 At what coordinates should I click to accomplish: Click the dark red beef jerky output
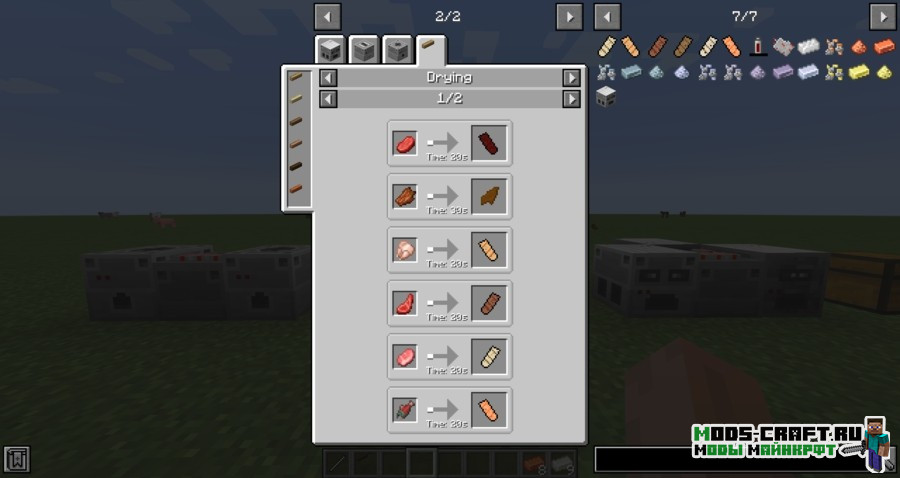pyautogui.click(x=490, y=143)
